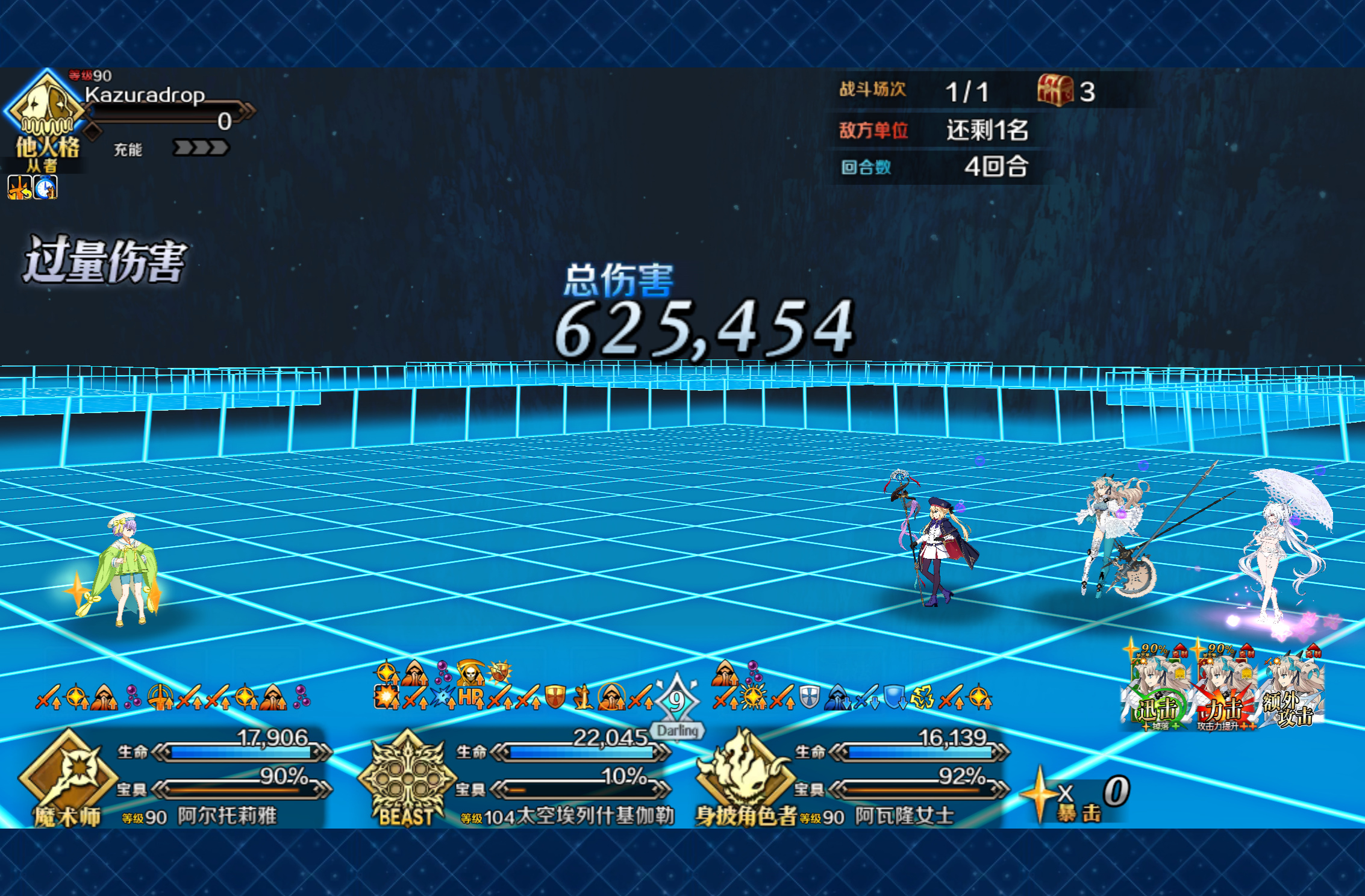Choose the 力击 Buster command card
1365x896 pixels.
point(1226,692)
